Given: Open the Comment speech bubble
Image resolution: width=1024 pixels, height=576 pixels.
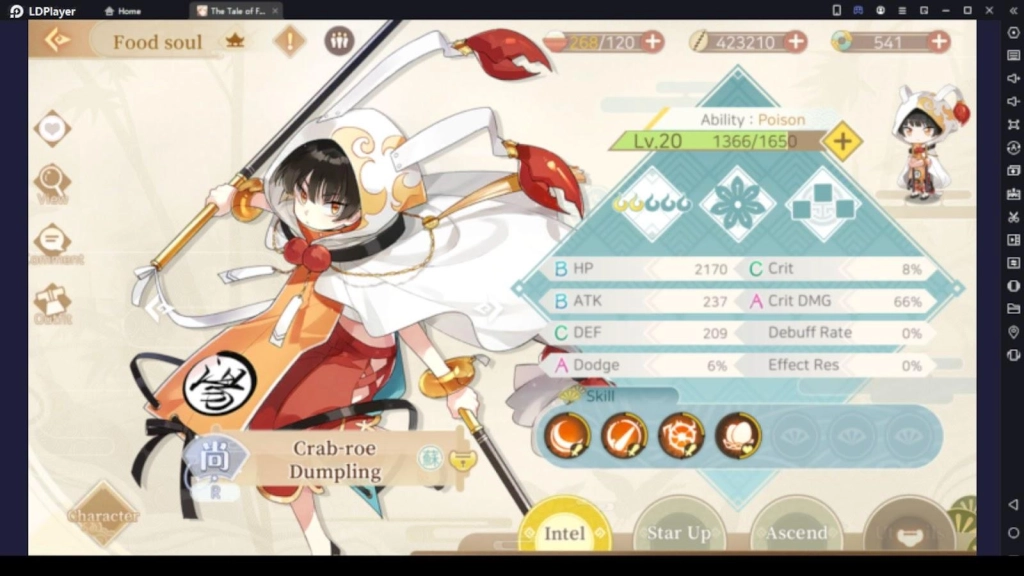Looking at the screenshot, I should pyautogui.click(x=51, y=242).
